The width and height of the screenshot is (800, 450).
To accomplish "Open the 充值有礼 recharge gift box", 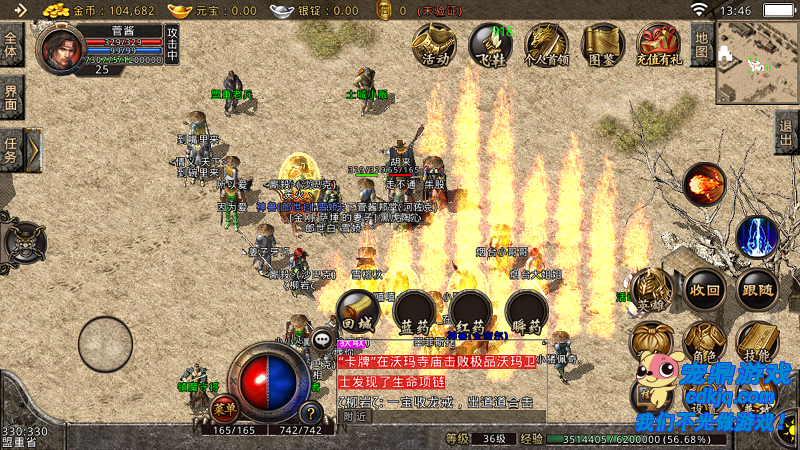I will click(x=659, y=45).
